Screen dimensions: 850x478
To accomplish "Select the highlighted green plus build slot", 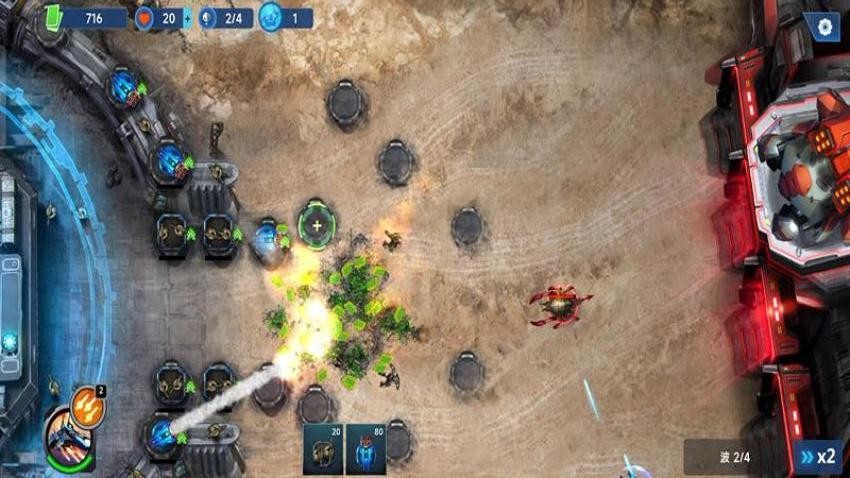I will click(317, 225).
